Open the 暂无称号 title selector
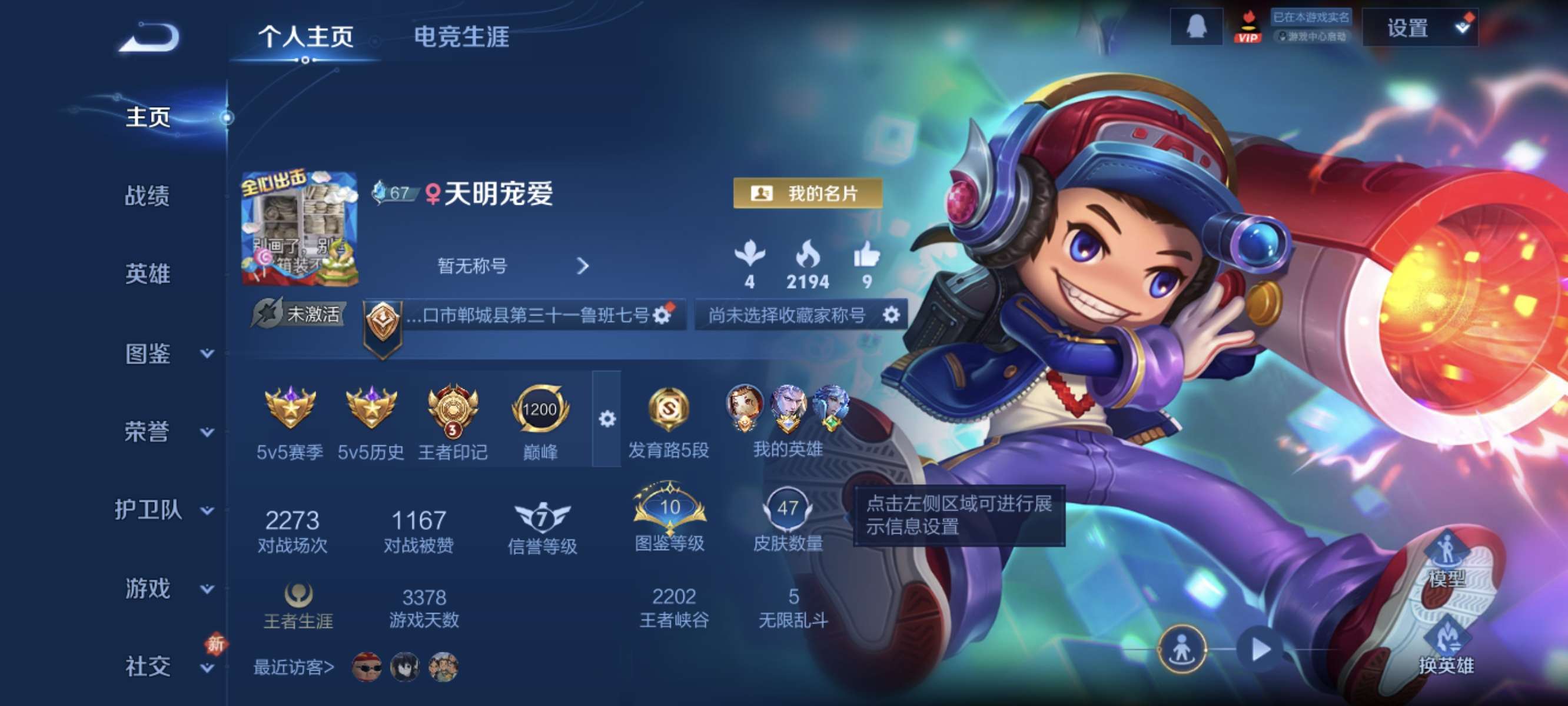The height and width of the screenshot is (706, 1568). [x=474, y=266]
